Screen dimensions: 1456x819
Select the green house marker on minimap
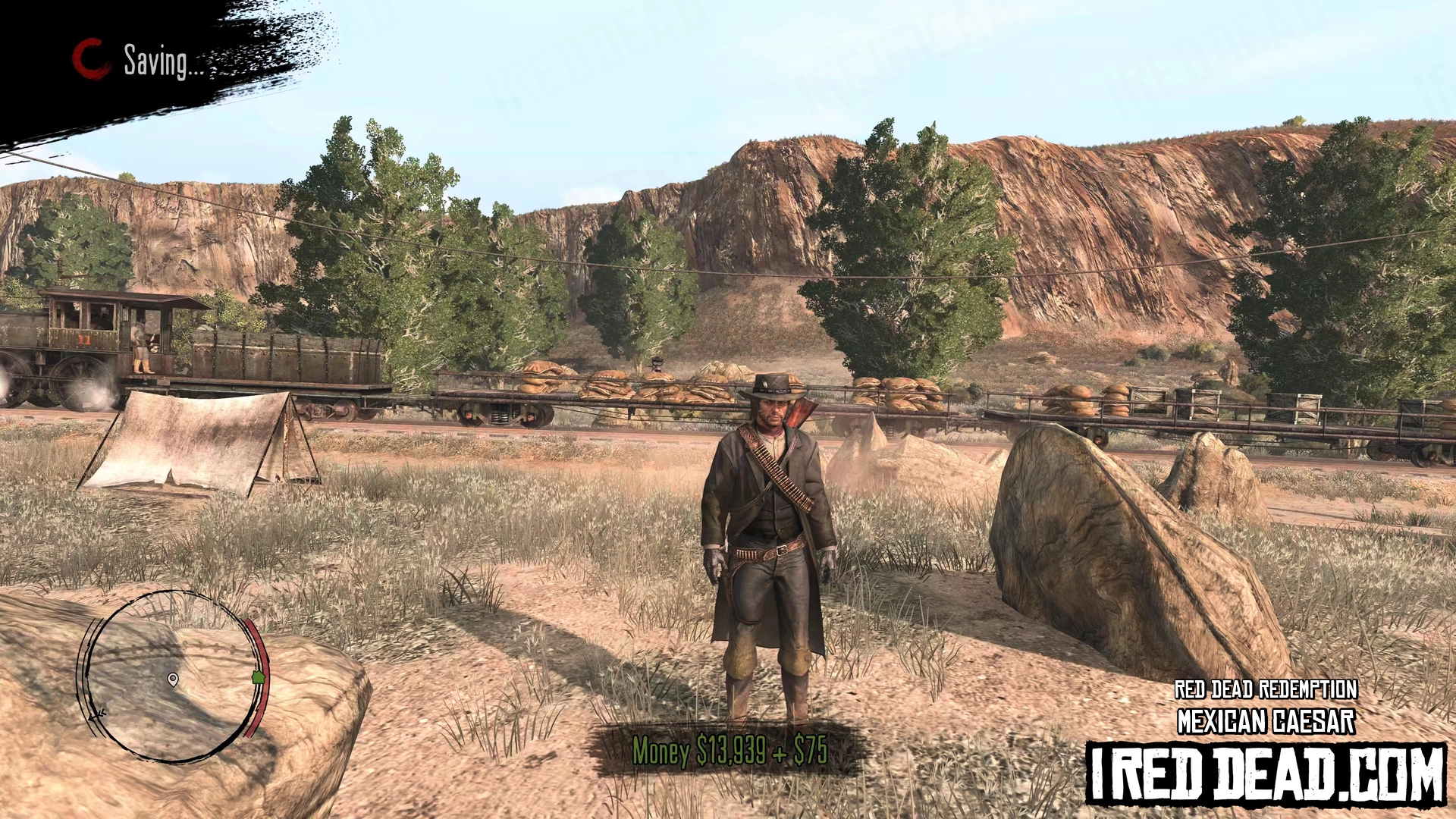[x=258, y=676]
